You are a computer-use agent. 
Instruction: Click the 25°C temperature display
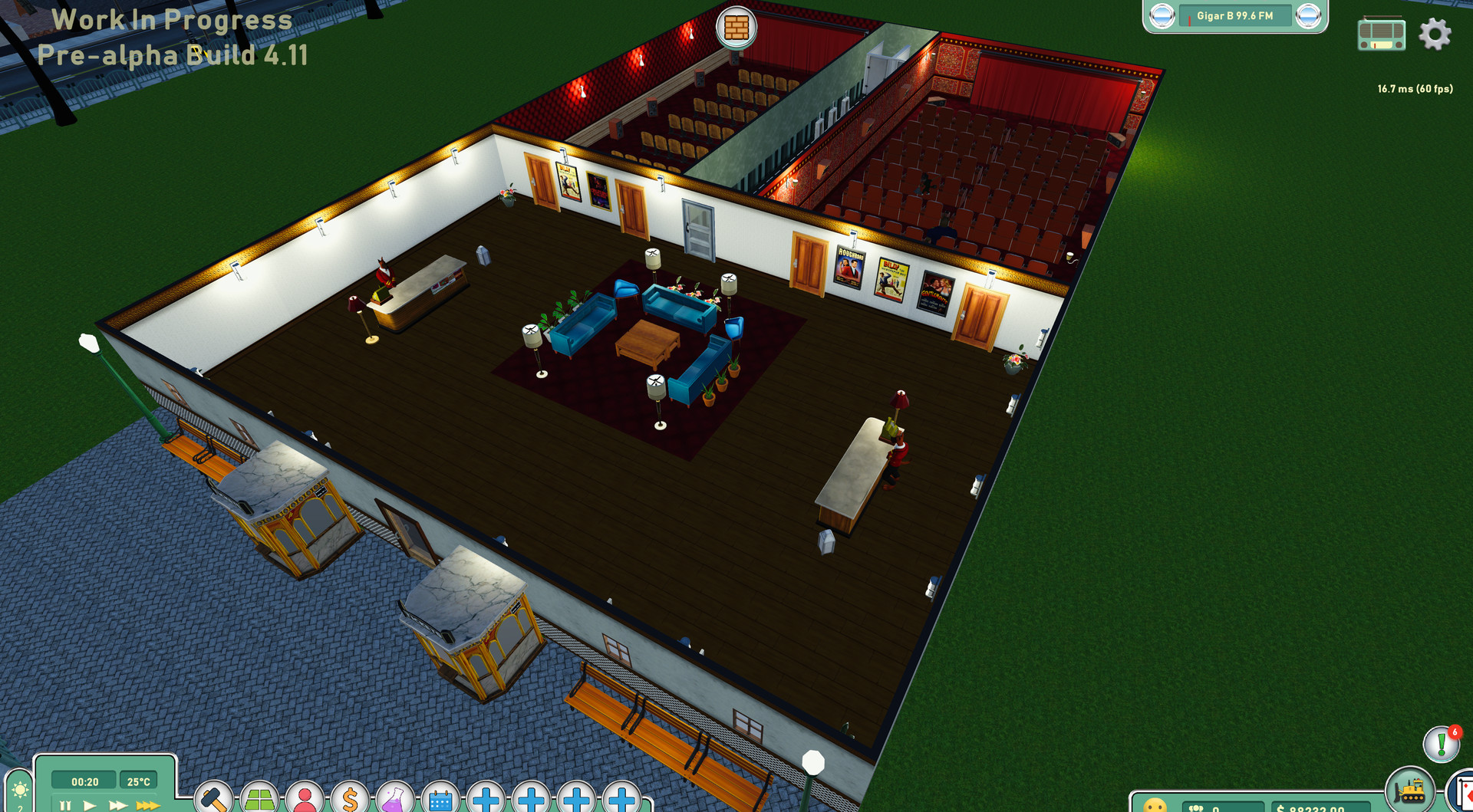(x=137, y=781)
